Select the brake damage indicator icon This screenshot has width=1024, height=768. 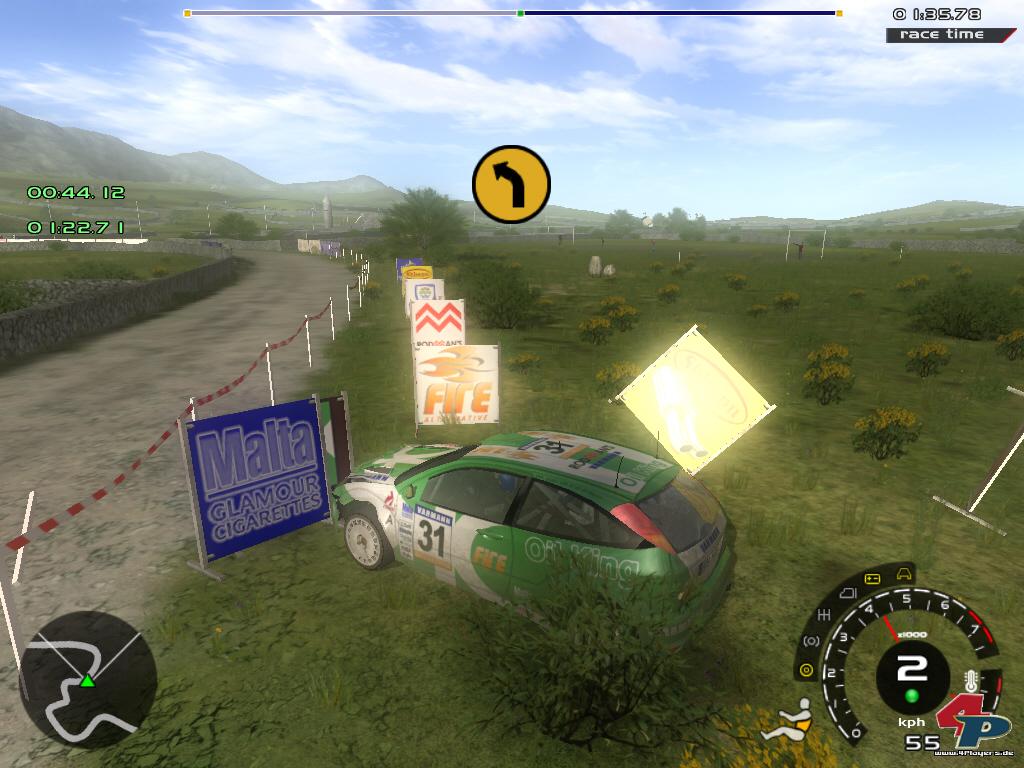pos(812,640)
